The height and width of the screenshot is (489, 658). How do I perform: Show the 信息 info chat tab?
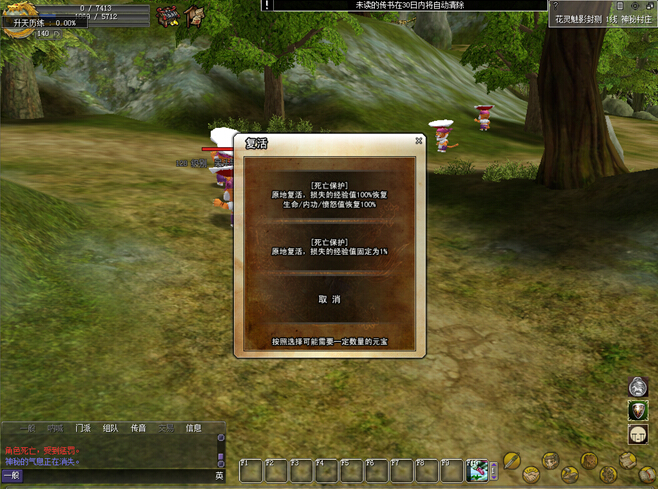pyautogui.click(x=194, y=428)
